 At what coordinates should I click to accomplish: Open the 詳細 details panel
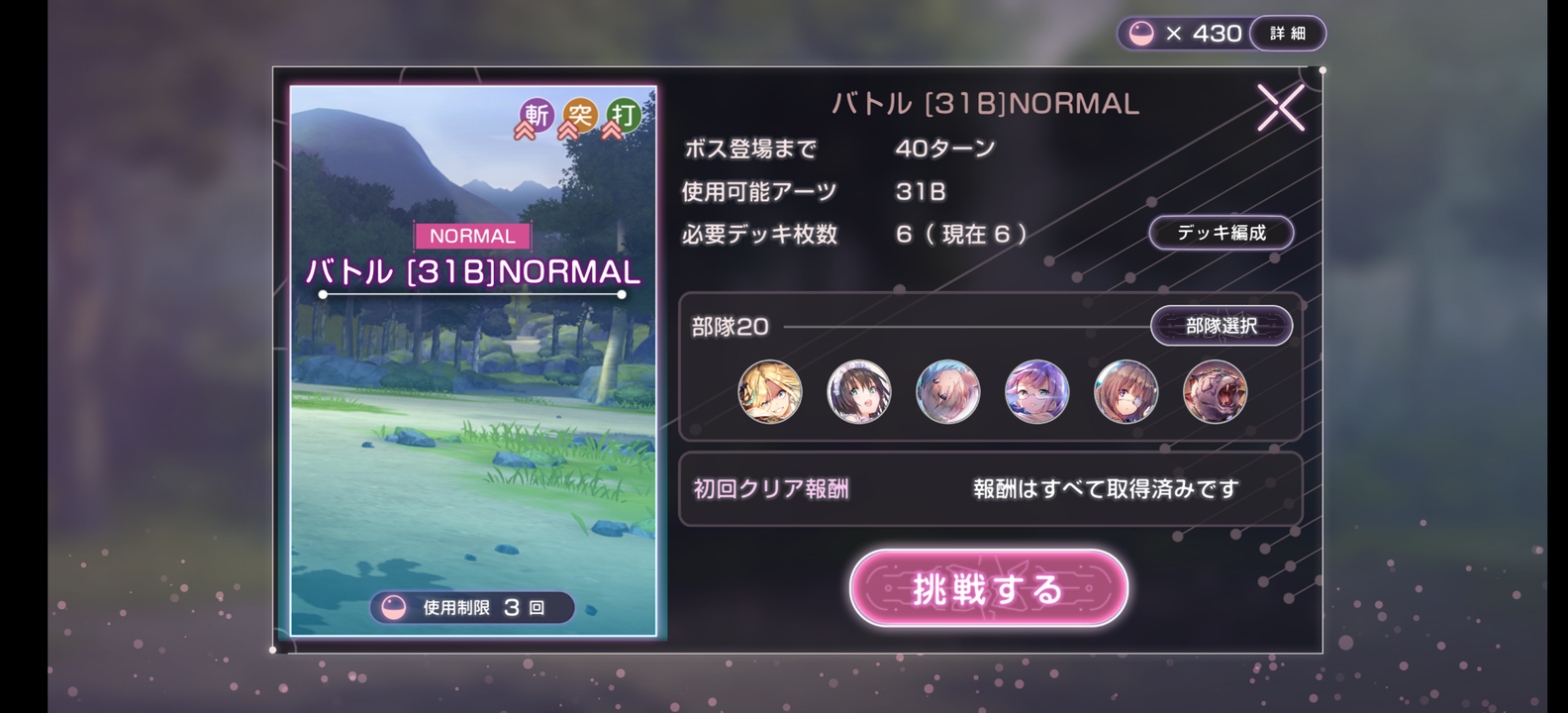pos(1288,33)
